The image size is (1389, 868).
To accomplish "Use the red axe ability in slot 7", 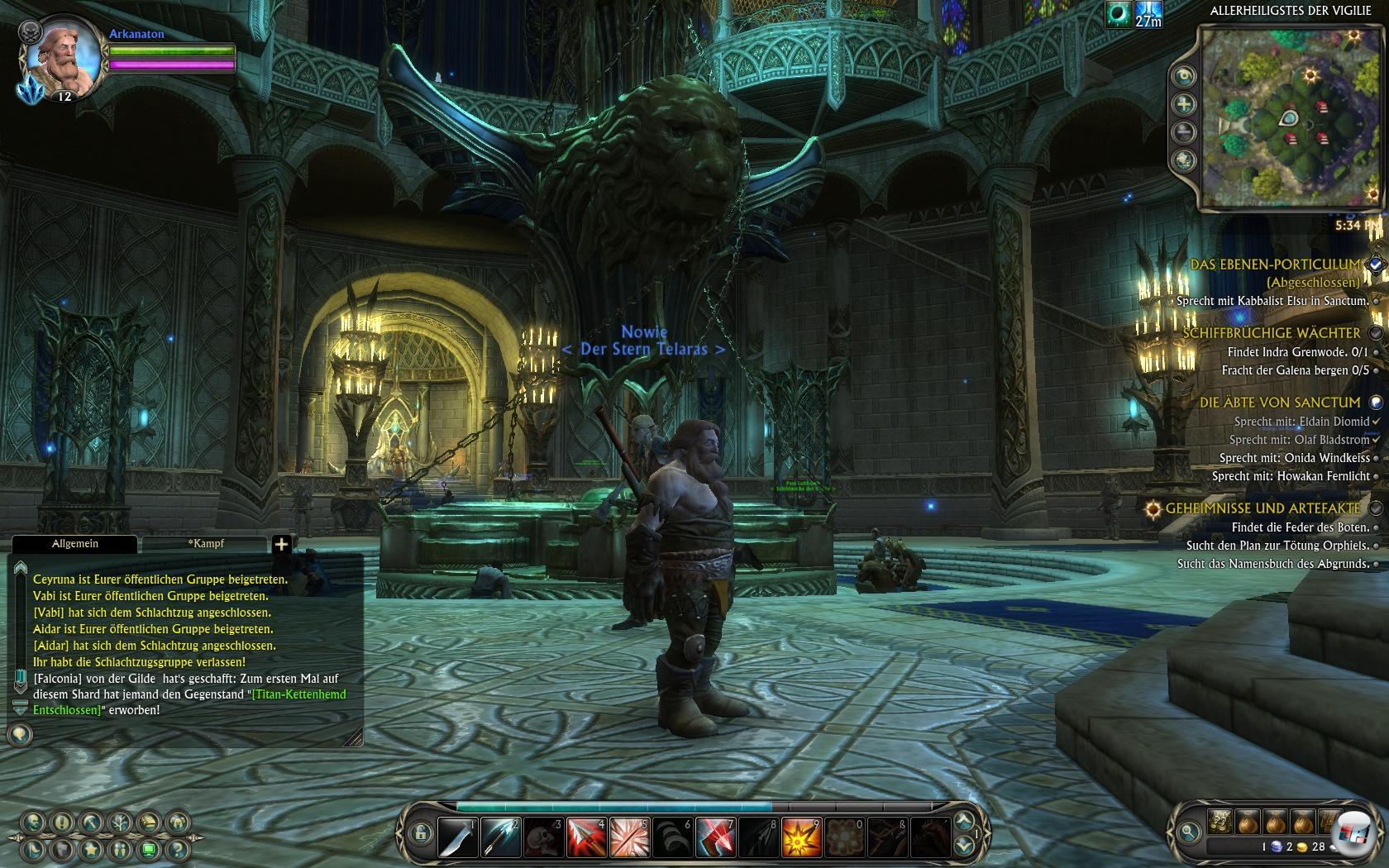I will pyautogui.click(x=715, y=837).
